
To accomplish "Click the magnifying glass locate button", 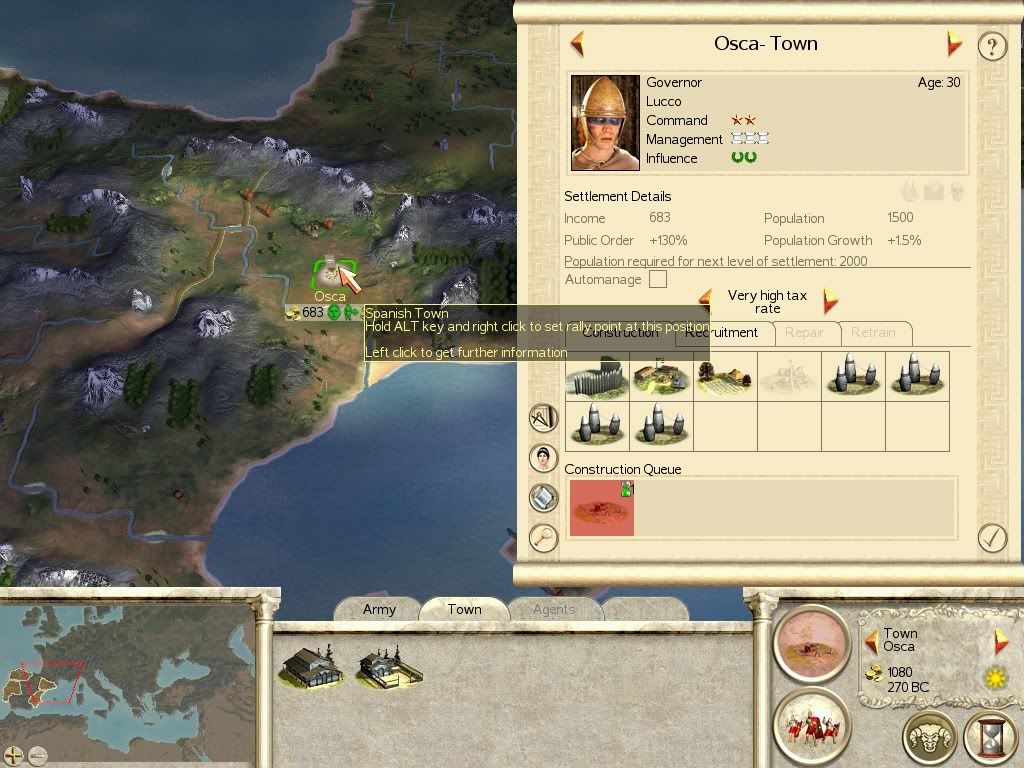I will 543,537.
